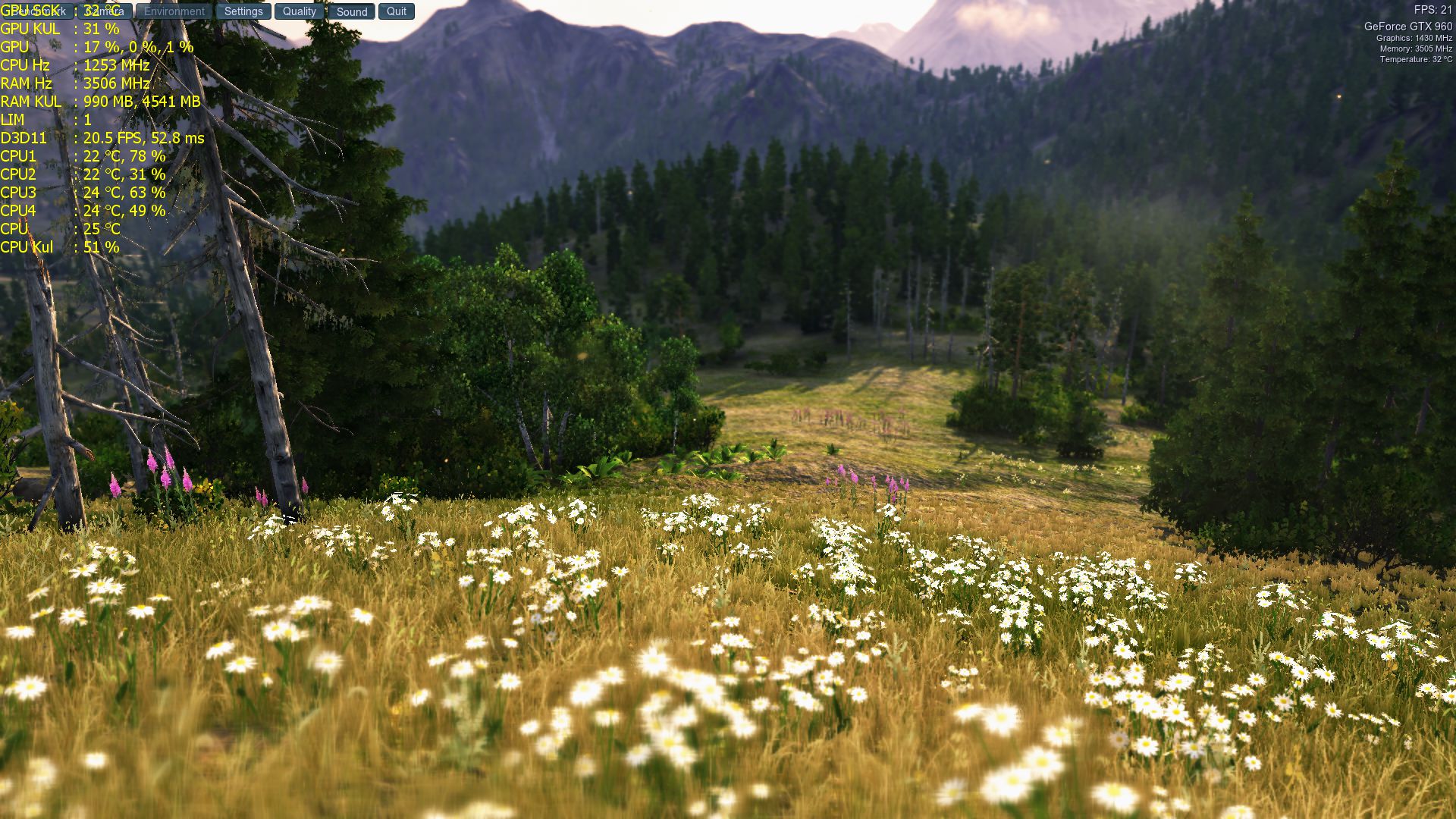
Task: Start the Benchmark from the top menu
Action: click(38, 11)
